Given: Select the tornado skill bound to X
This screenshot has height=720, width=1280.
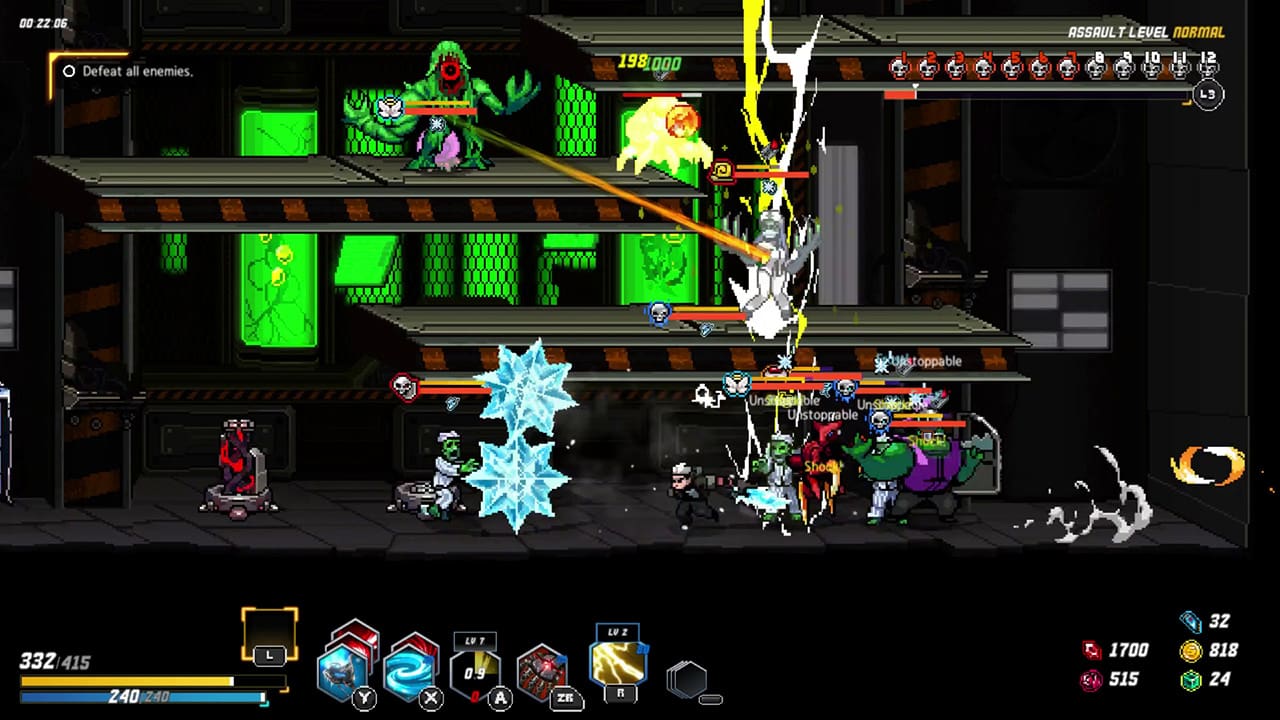Looking at the screenshot, I should click(408, 672).
